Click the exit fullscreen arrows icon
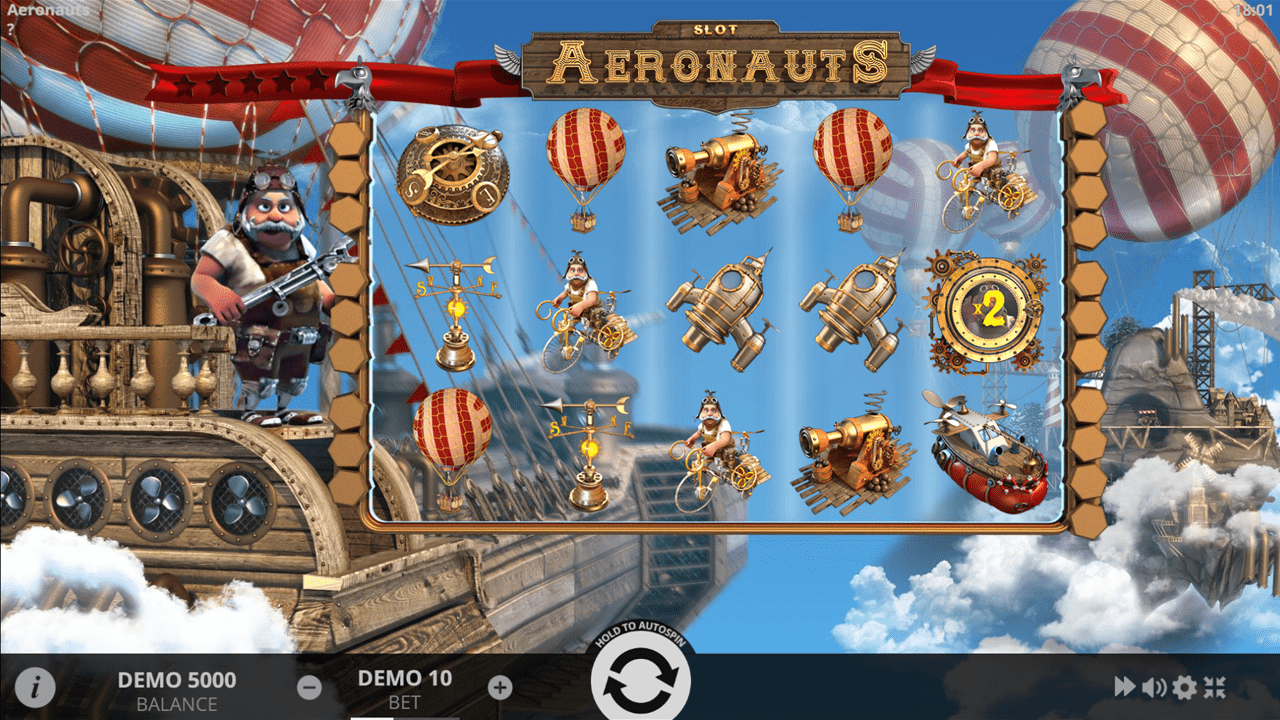The image size is (1280, 720). (x=1216, y=687)
